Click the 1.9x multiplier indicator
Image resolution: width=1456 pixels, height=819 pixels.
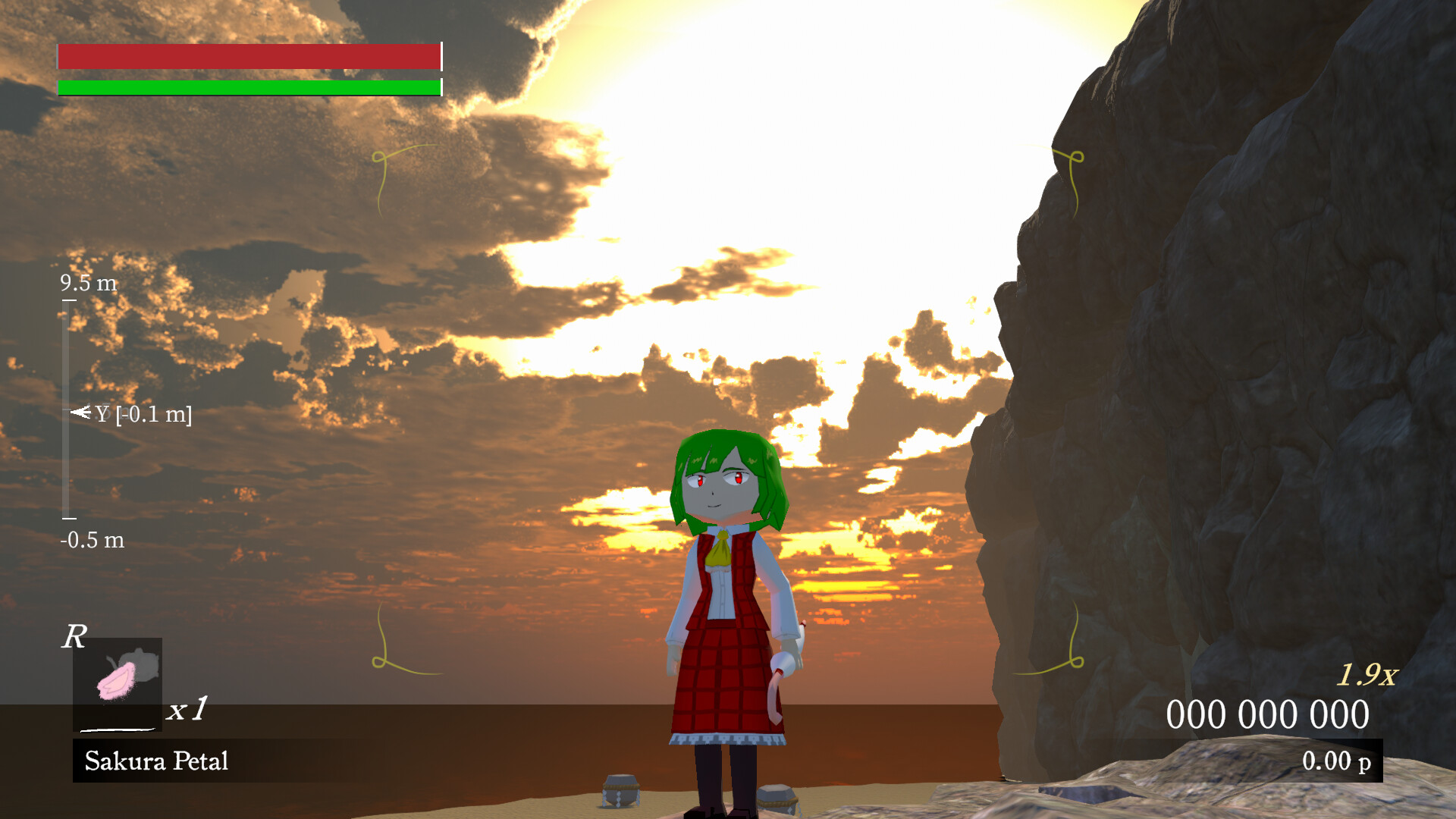(1367, 673)
